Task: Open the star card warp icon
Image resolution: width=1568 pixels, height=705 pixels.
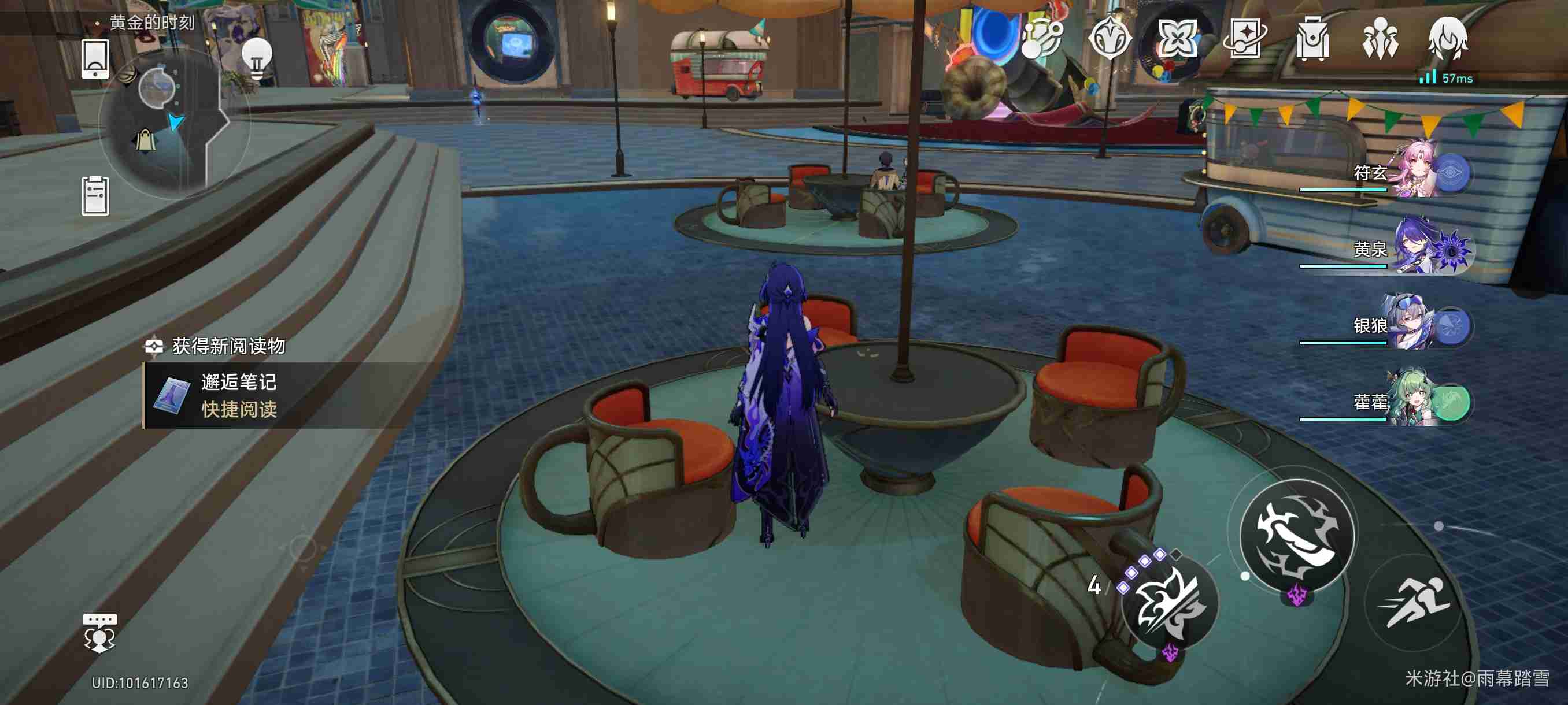Action: tap(1245, 39)
